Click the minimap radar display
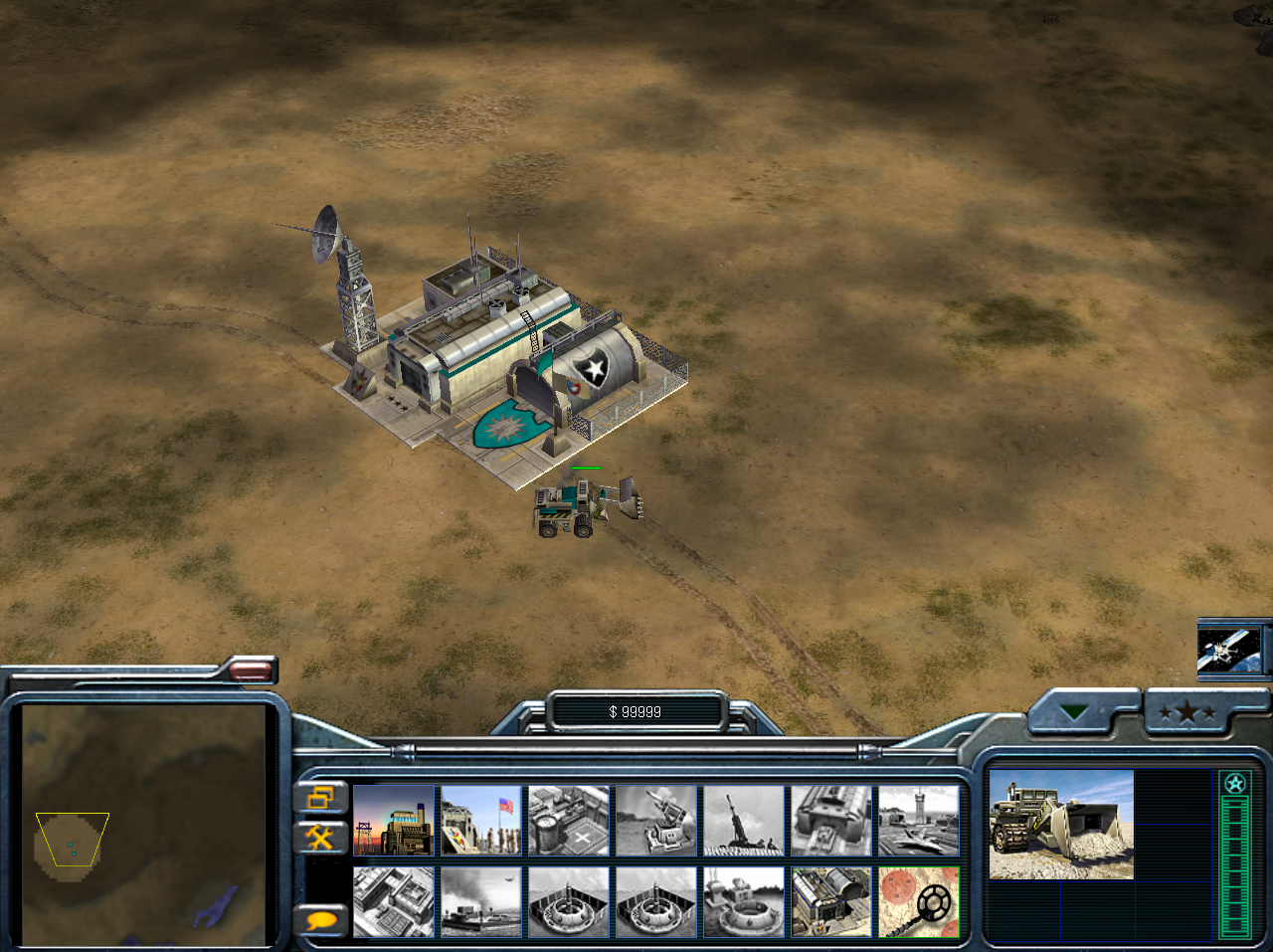1273x952 pixels. pyautogui.click(x=145, y=824)
